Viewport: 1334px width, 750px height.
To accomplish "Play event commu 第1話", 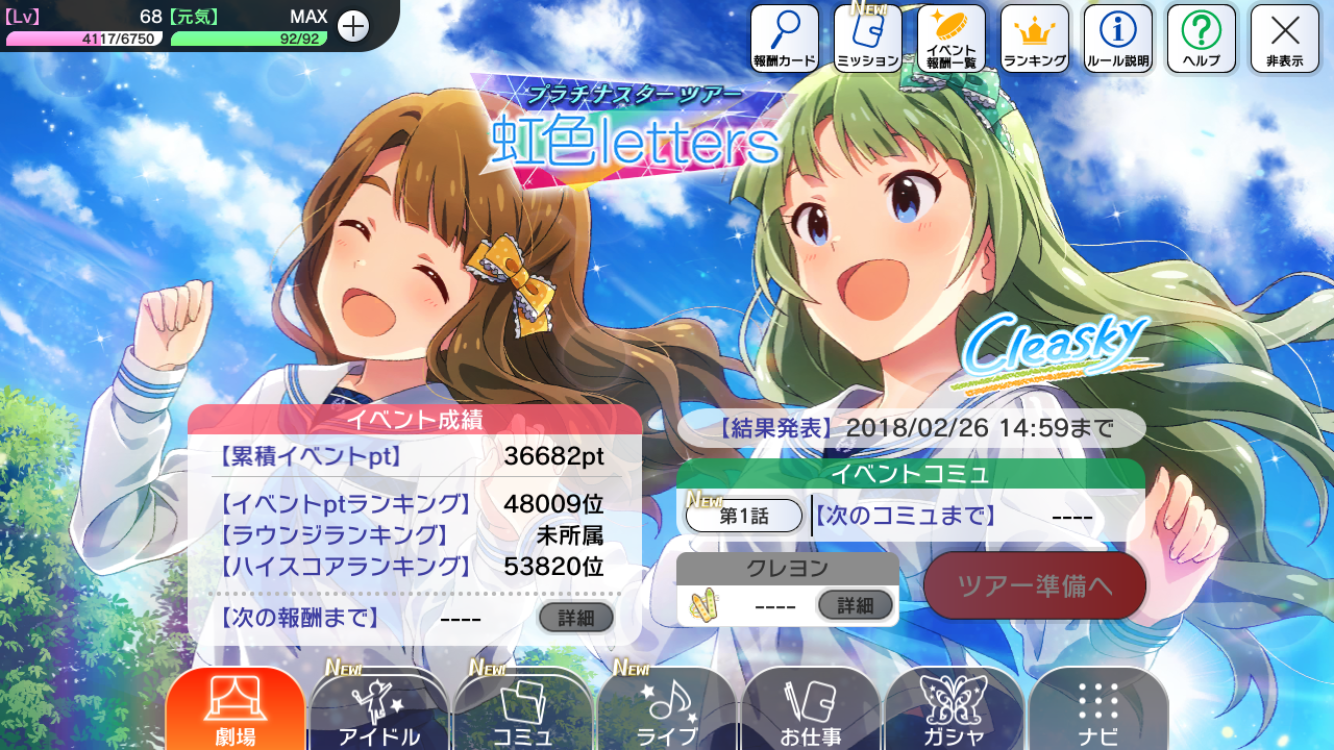I will 744,516.
